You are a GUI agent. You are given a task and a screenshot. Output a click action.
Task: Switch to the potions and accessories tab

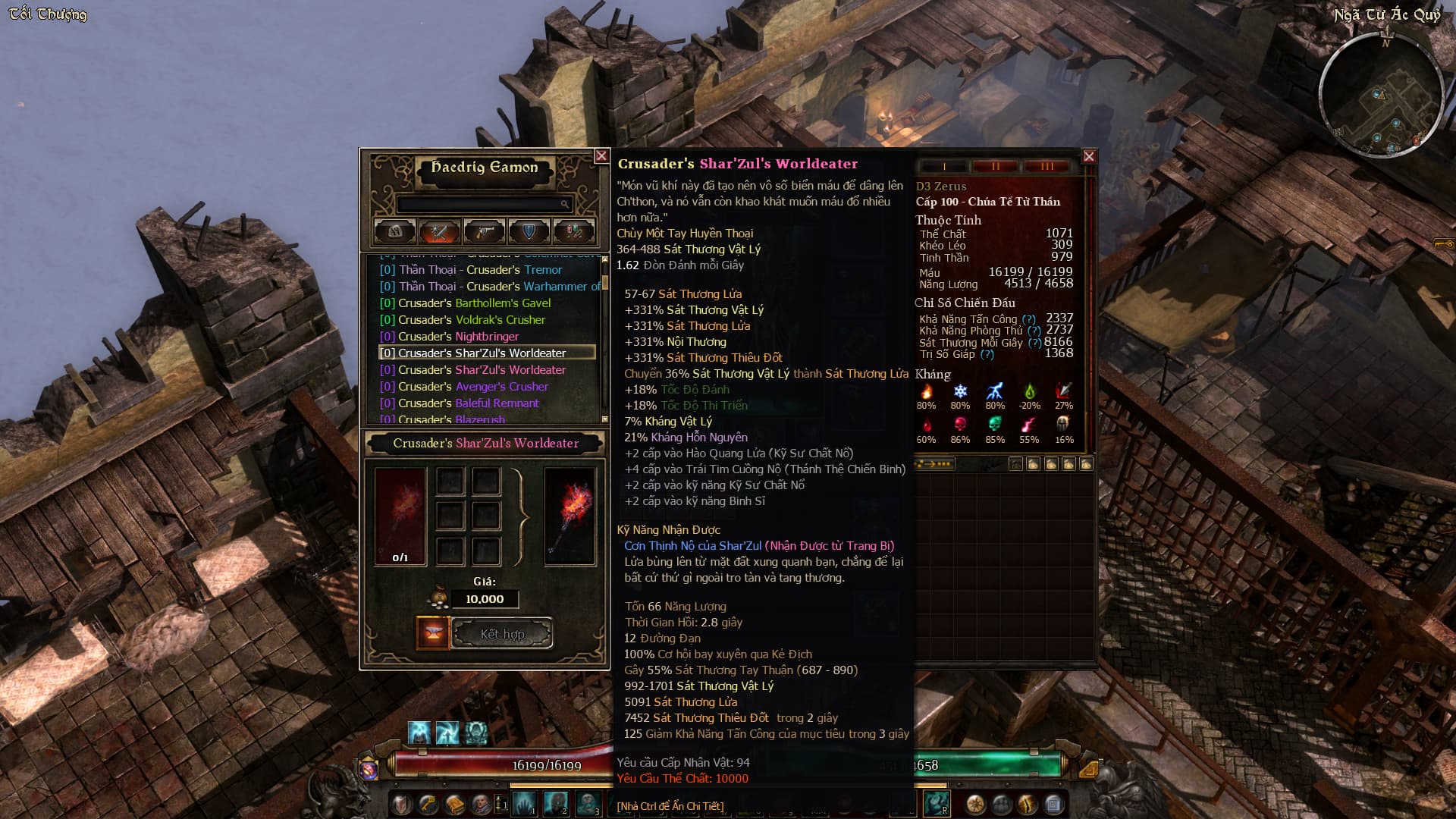[x=573, y=231]
